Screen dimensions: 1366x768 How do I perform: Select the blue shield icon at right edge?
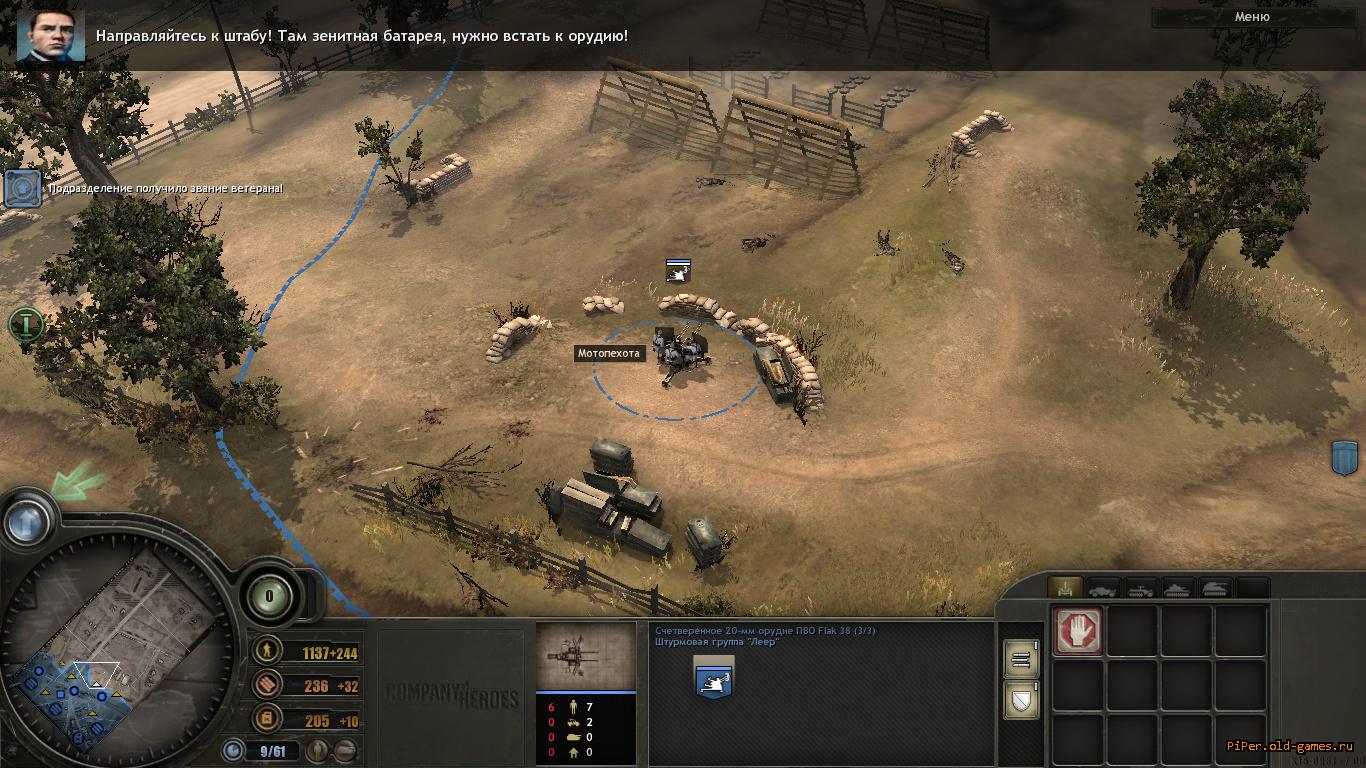(x=1343, y=458)
